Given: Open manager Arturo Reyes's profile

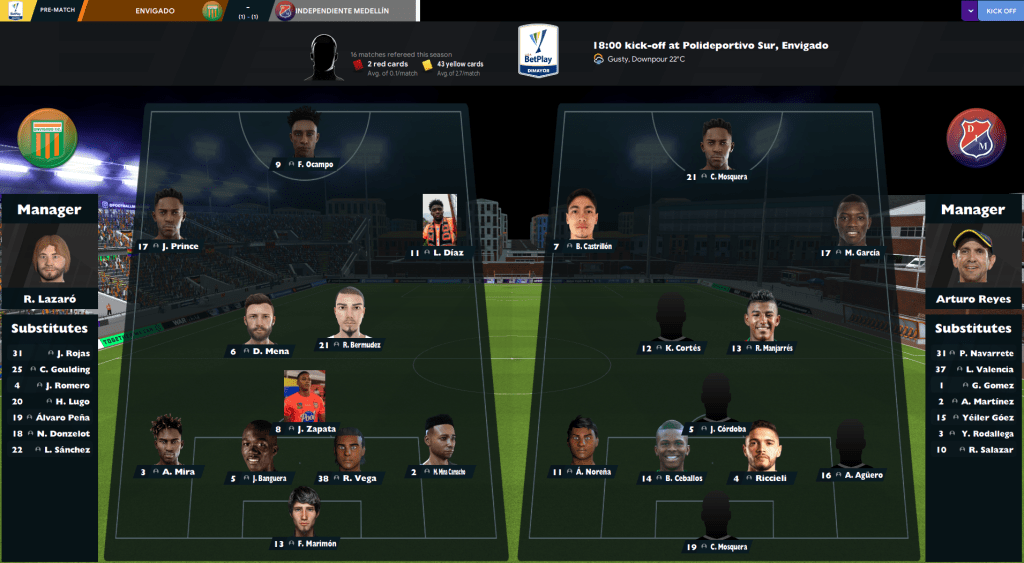Looking at the screenshot, I should coord(972,262).
